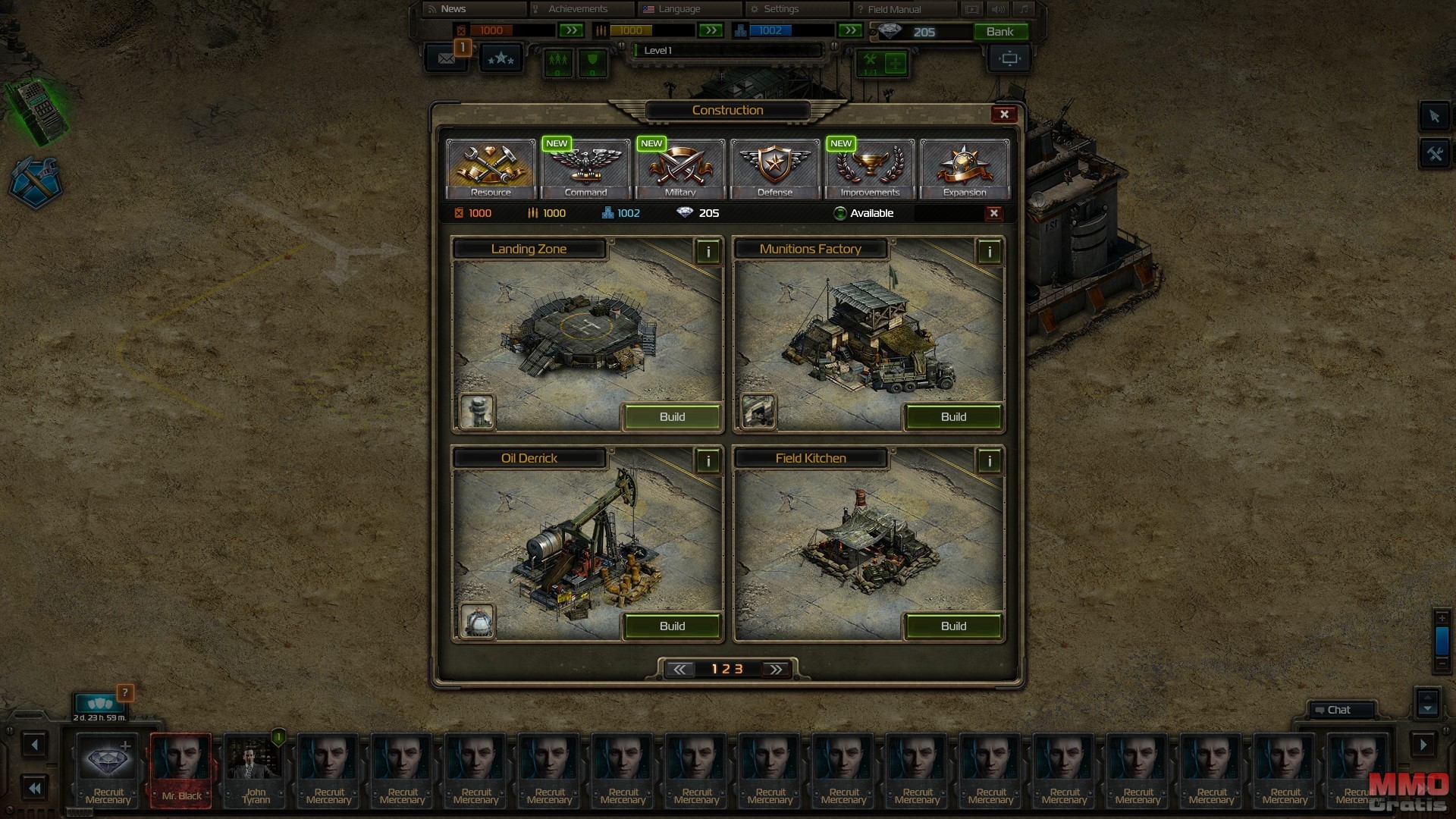Build the Landing Zone

pos(672,417)
